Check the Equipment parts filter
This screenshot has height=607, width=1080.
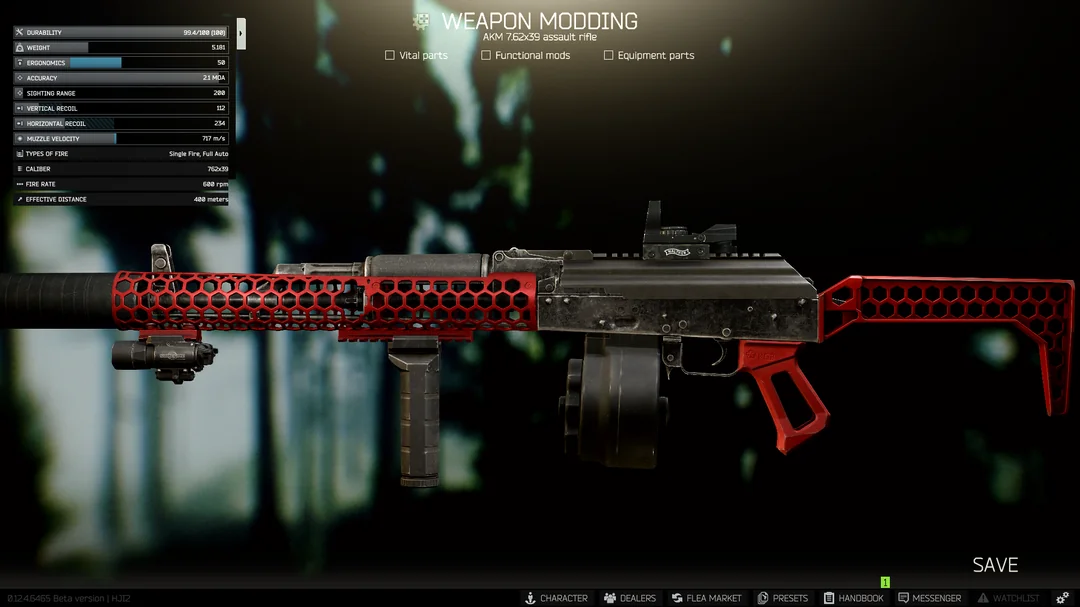pos(608,56)
